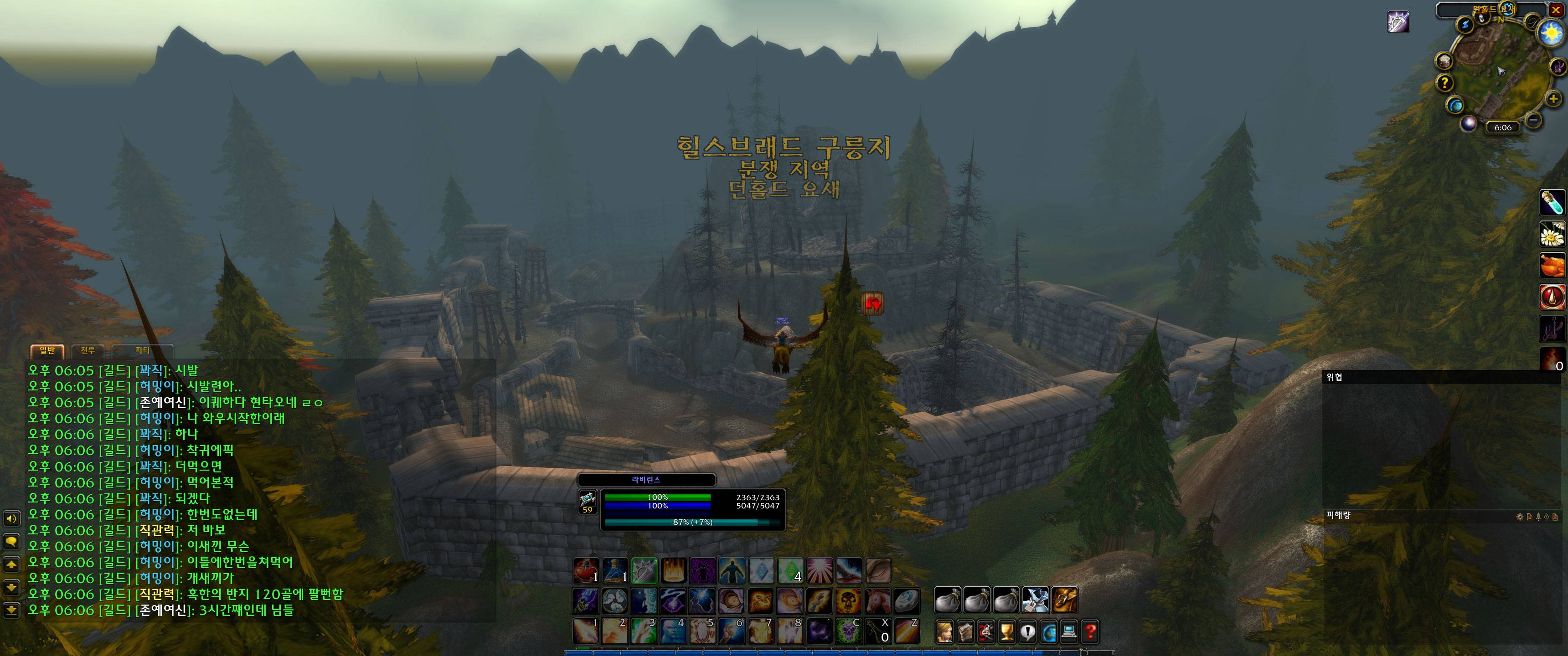The image size is (1568, 656).
Task: Close the minimap with the red X
Action: point(1555,10)
